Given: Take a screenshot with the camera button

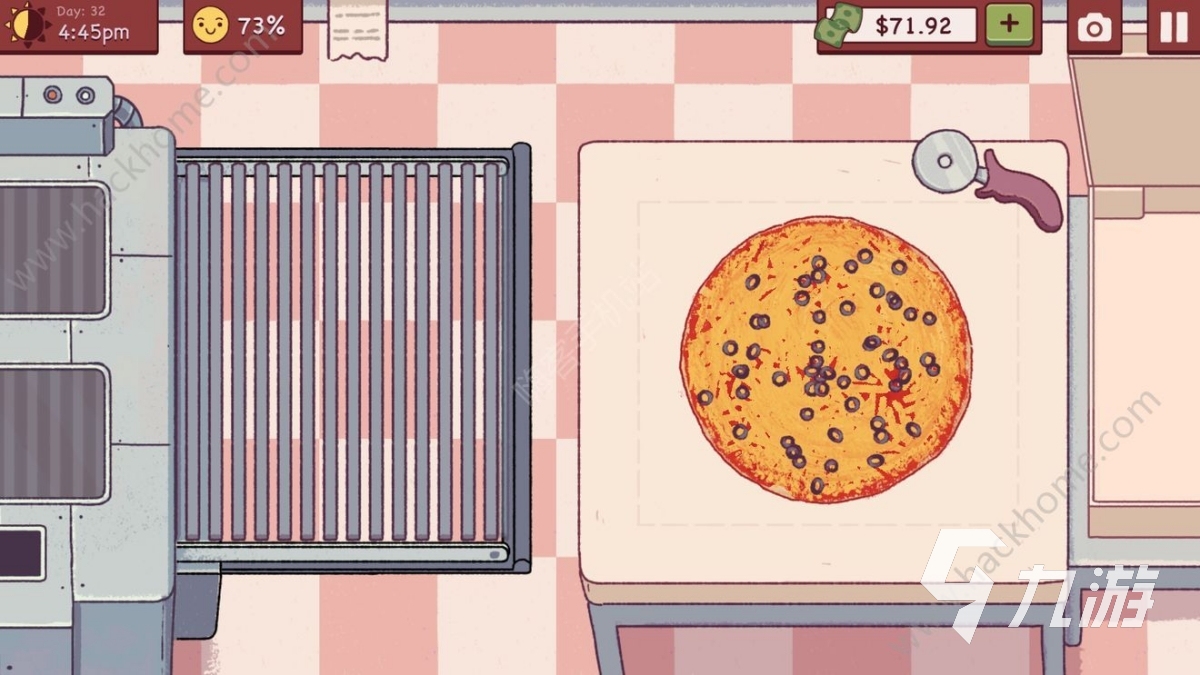Looking at the screenshot, I should tap(1094, 26).
